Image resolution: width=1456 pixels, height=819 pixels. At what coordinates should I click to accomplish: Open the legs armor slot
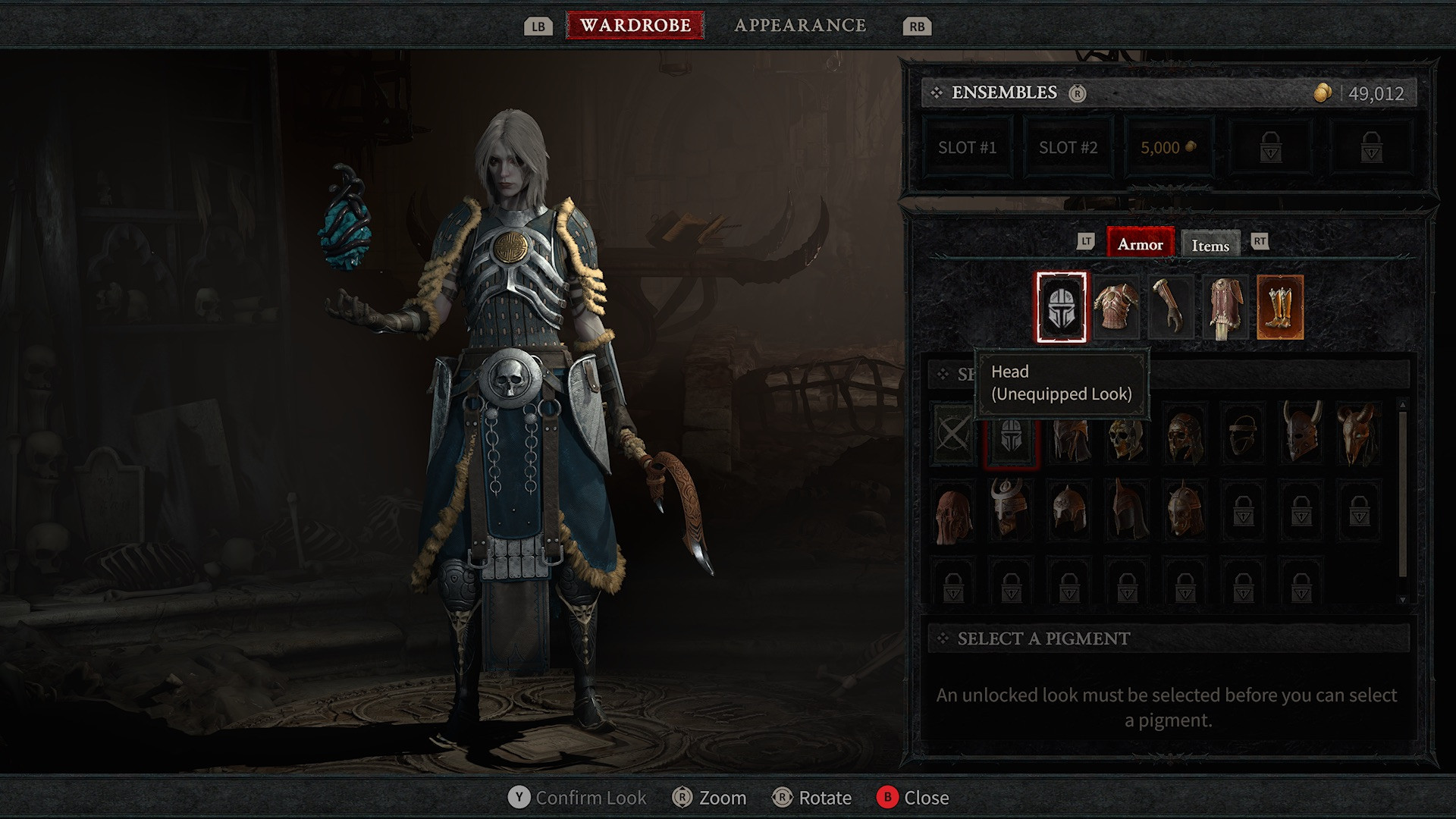[1225, 307]
